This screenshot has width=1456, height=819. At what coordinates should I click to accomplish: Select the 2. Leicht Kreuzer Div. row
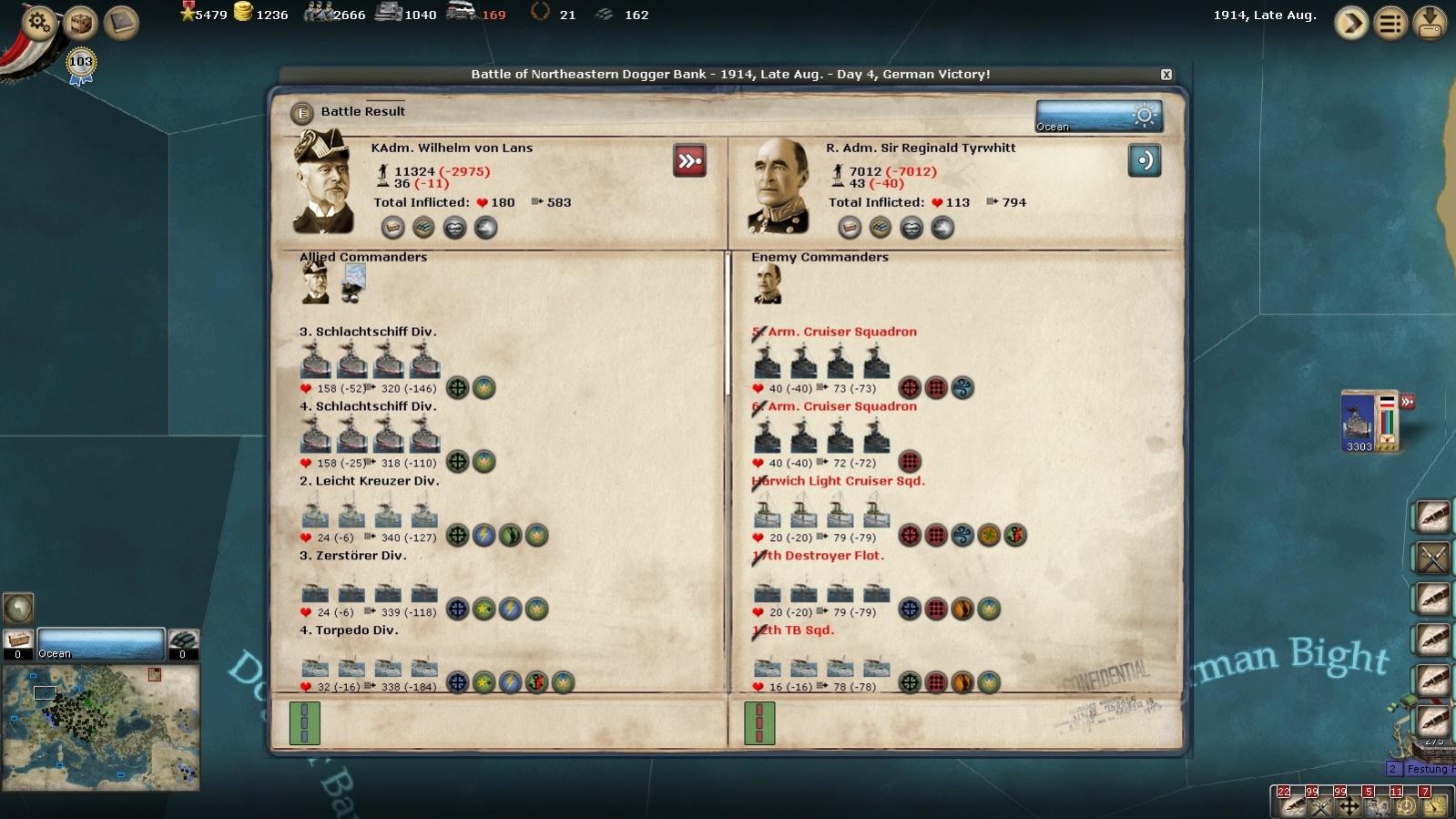(369, 482)
